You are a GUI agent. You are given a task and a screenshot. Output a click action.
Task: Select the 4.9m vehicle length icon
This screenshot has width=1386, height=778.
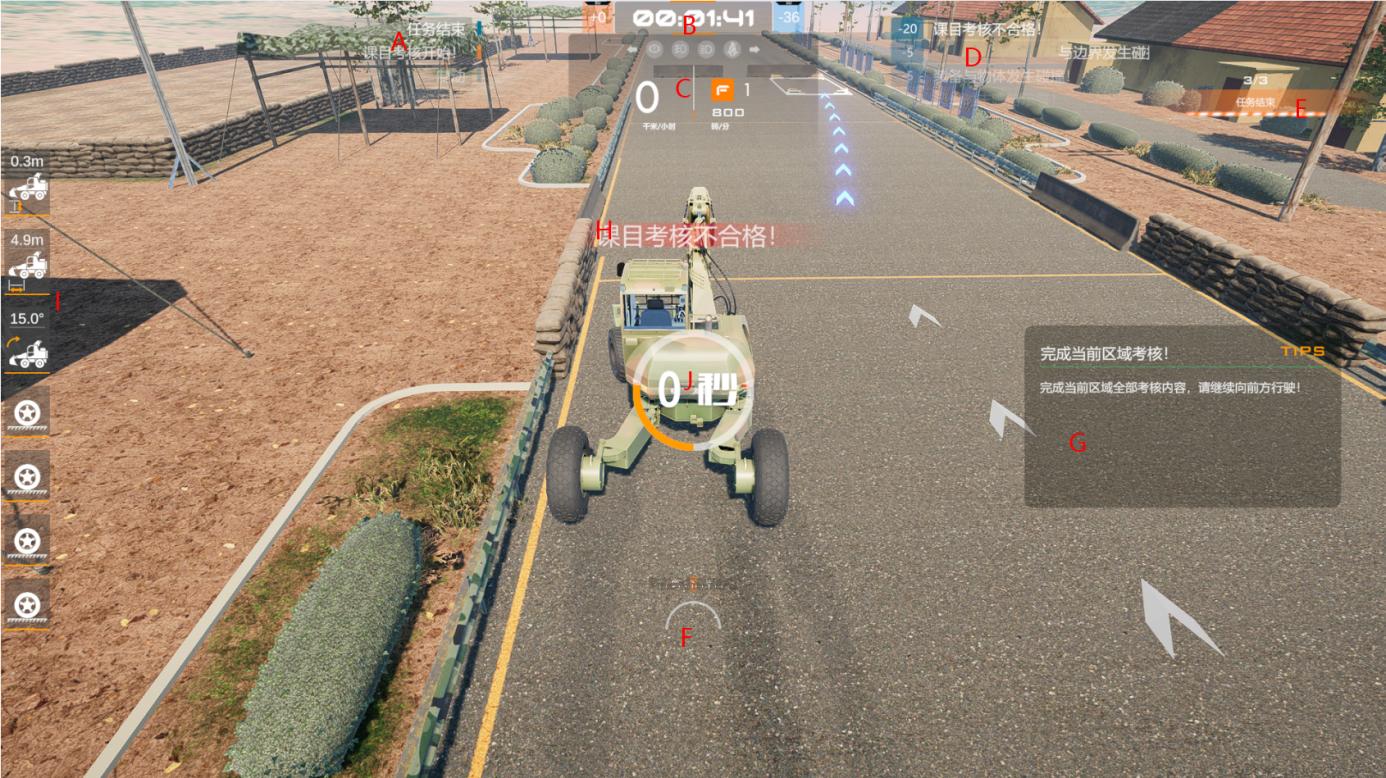(x=27, y=266)
